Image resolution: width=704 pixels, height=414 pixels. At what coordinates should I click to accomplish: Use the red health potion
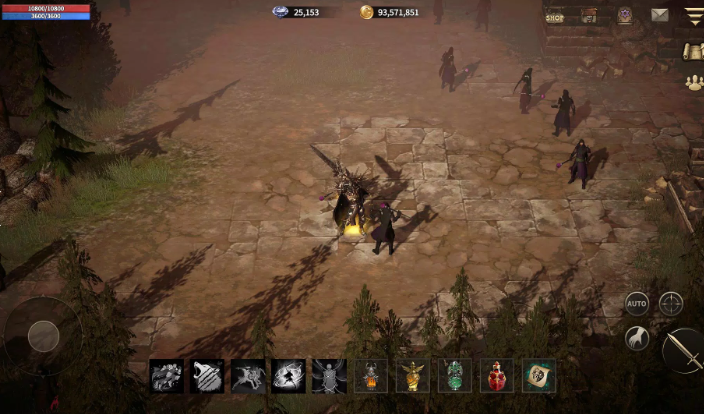click(497, 376)
